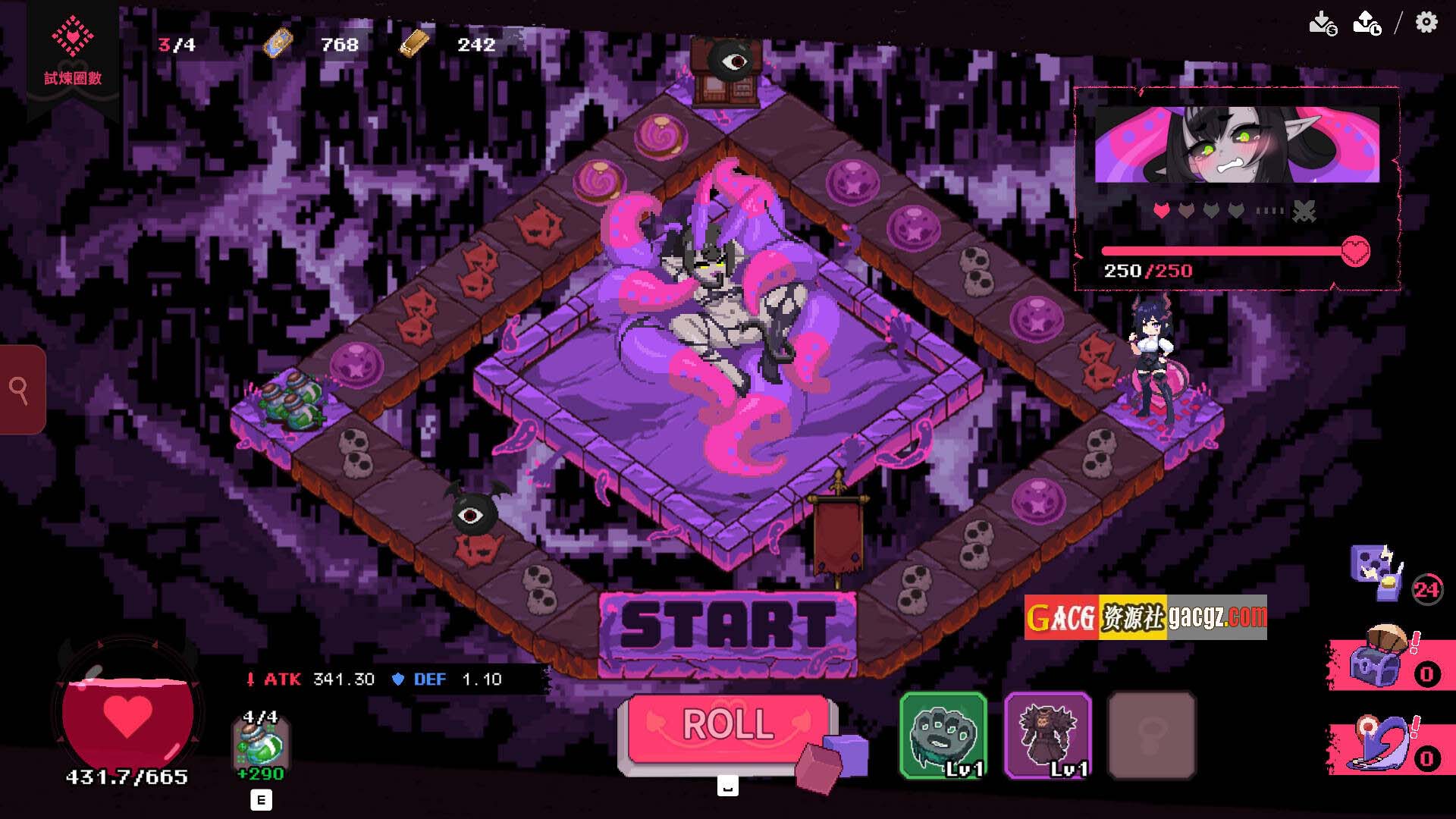The height and width of the screenshot is (819, 1456).
Task: Use the green healing potion flask
Action: (x=260, y=745)
